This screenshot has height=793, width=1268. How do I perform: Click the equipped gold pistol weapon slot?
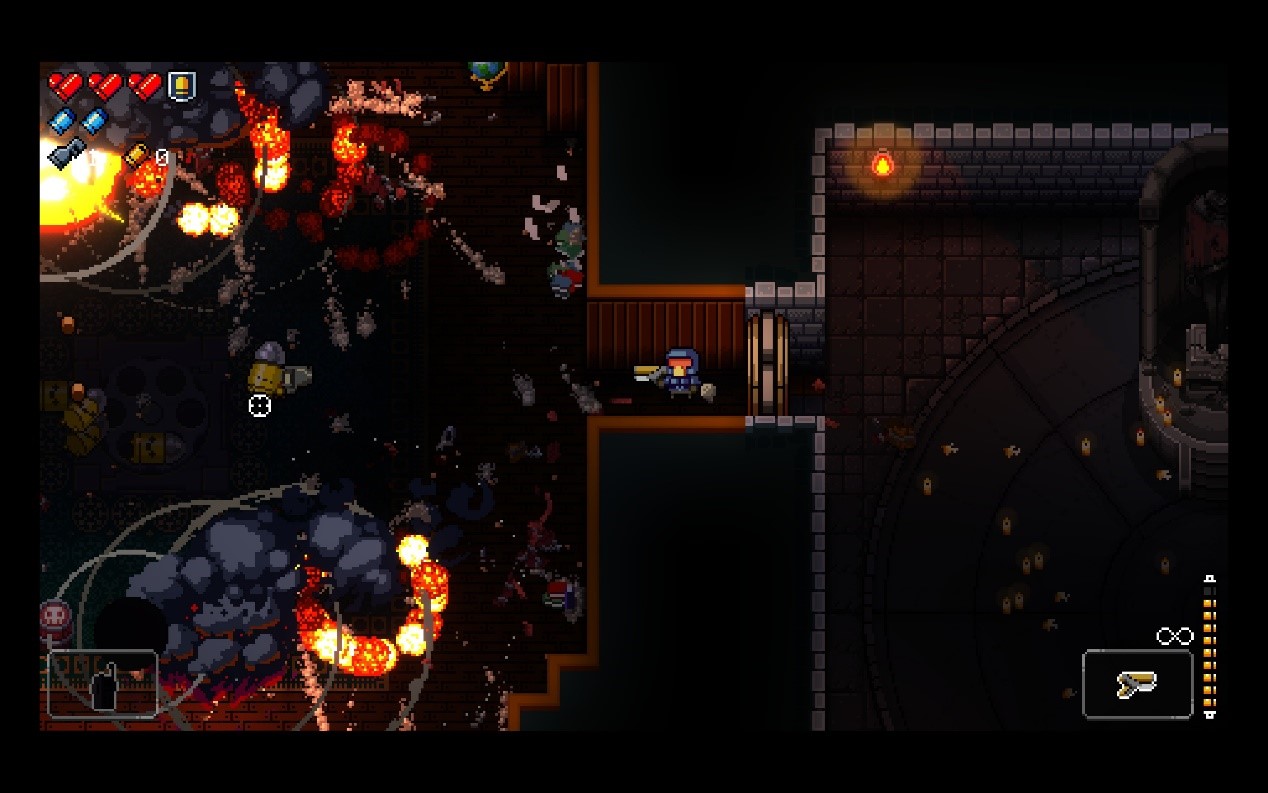pos(1137,684)
